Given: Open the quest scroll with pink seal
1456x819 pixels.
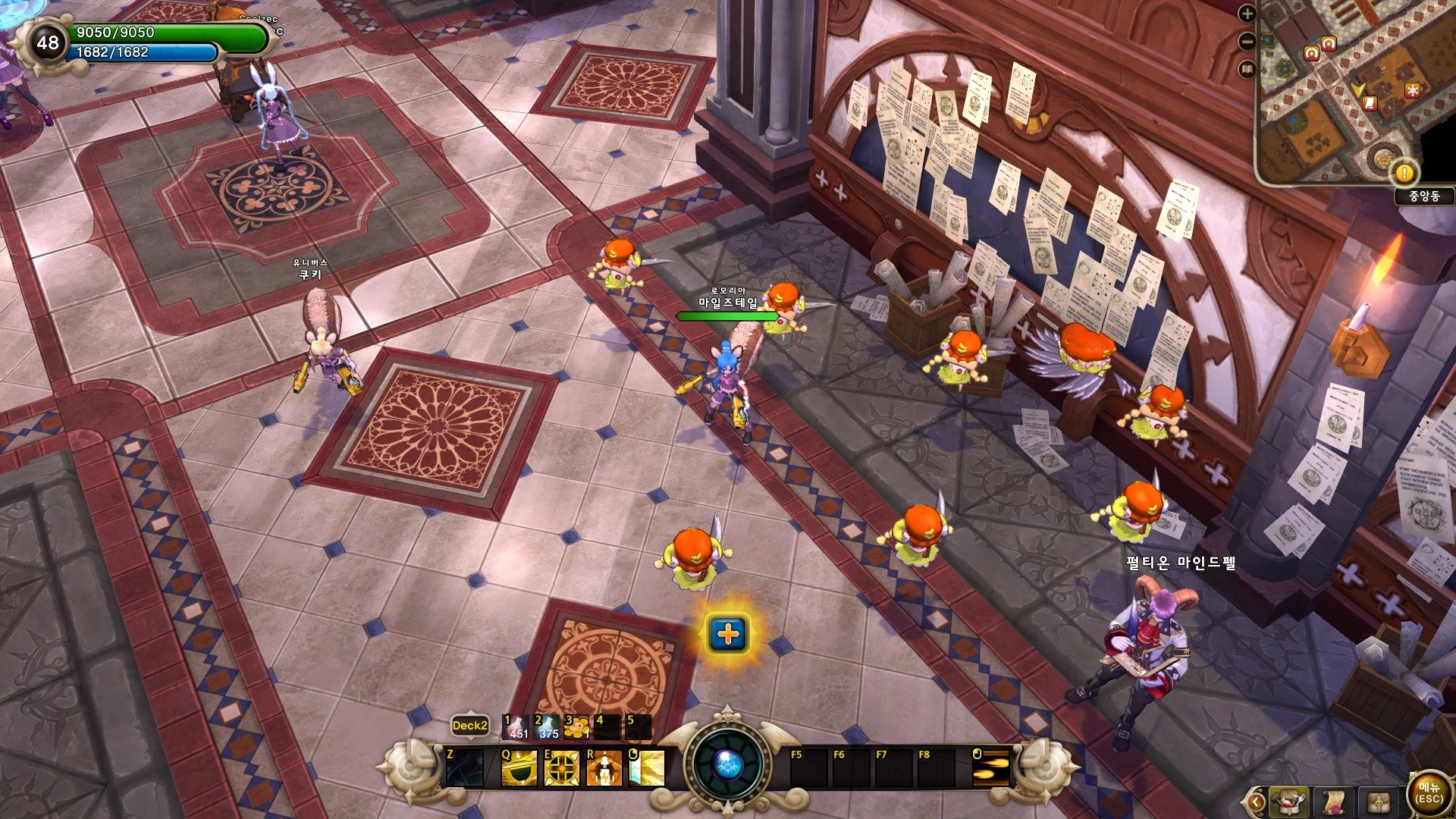Looking at the screenshot, I should pyautogui.click(x=1333, y=802).
